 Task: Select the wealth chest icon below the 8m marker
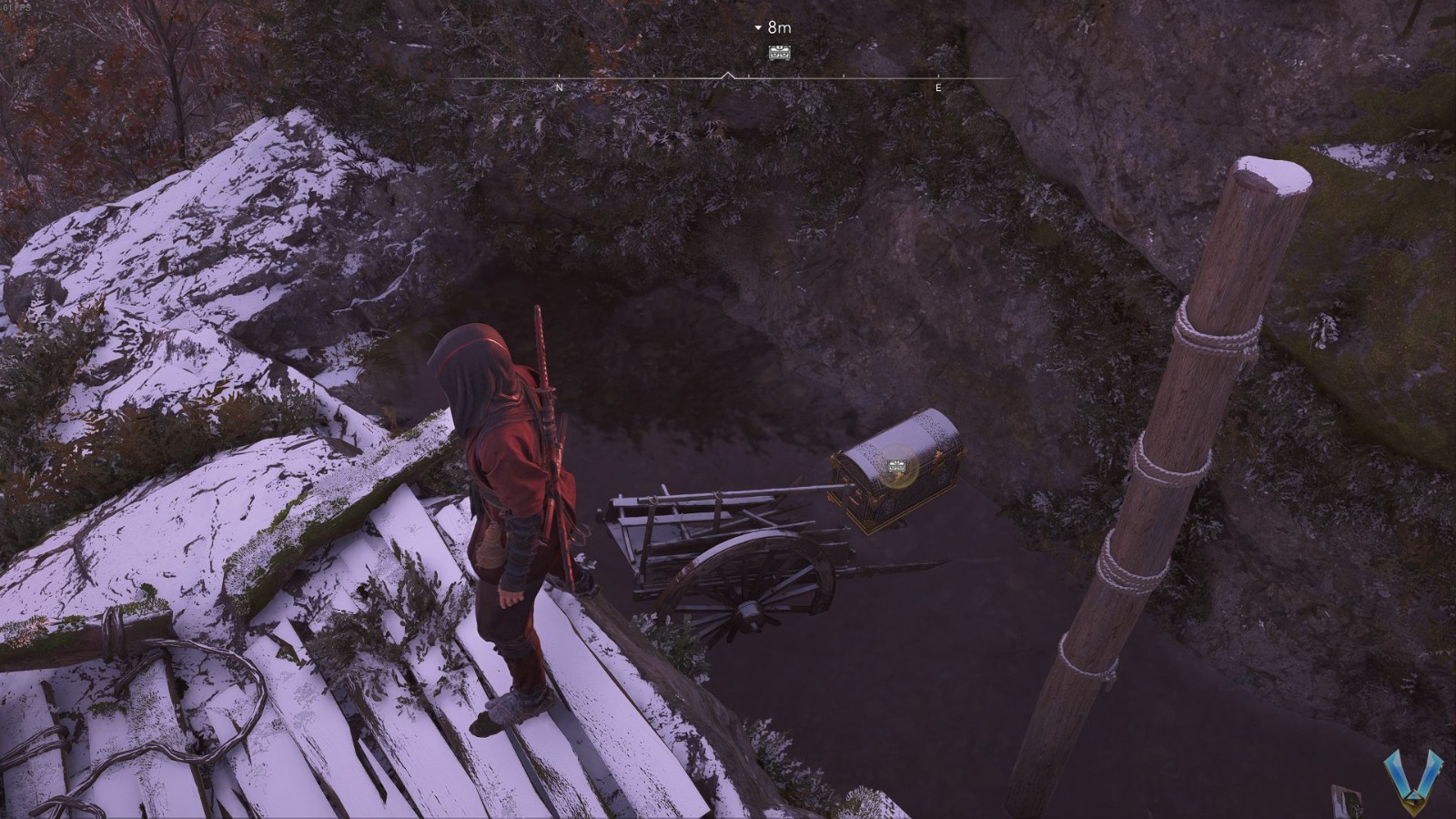781,55
